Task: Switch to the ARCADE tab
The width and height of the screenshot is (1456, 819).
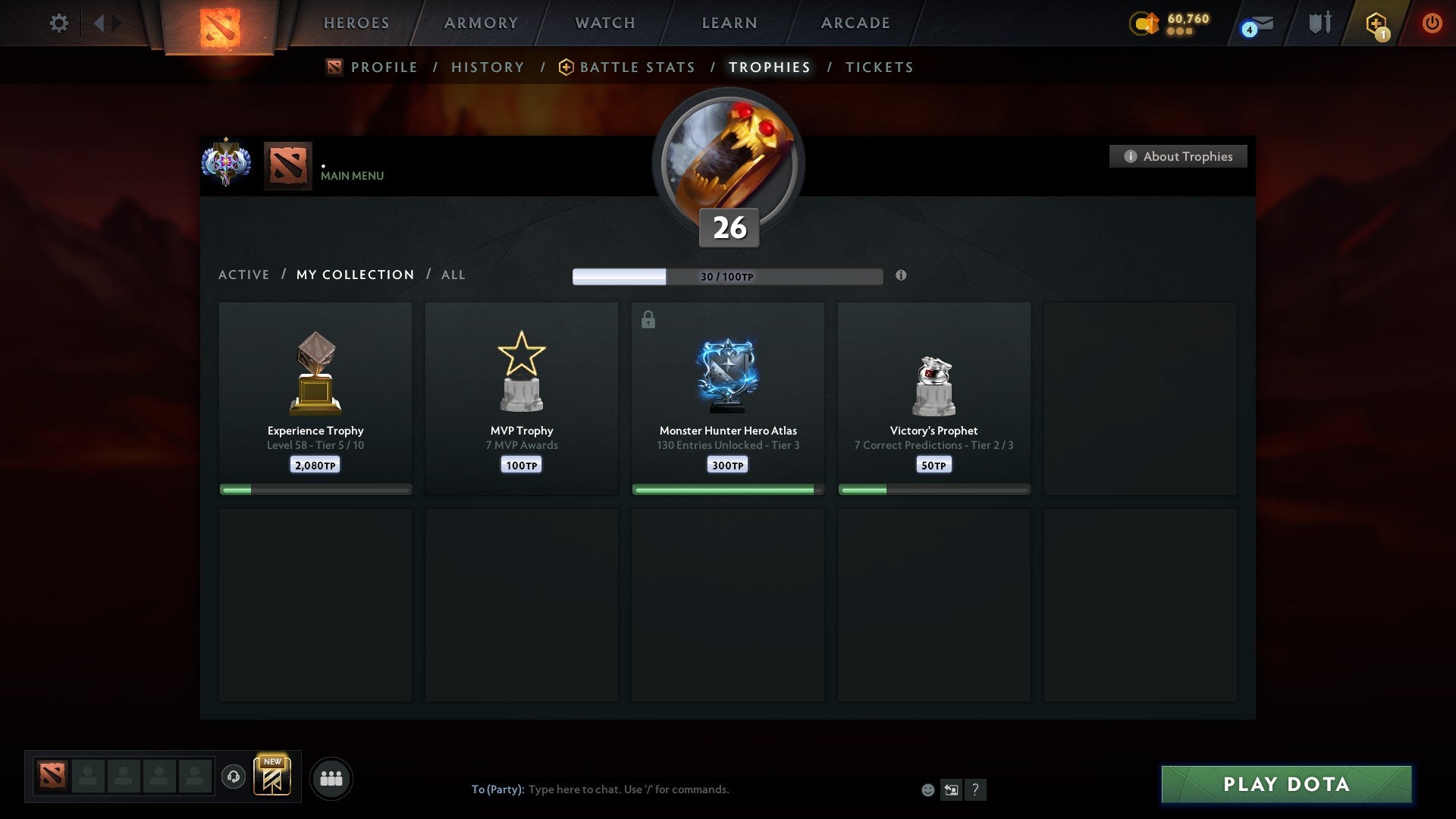Action: pyautogui.click(x=855, y=23)
